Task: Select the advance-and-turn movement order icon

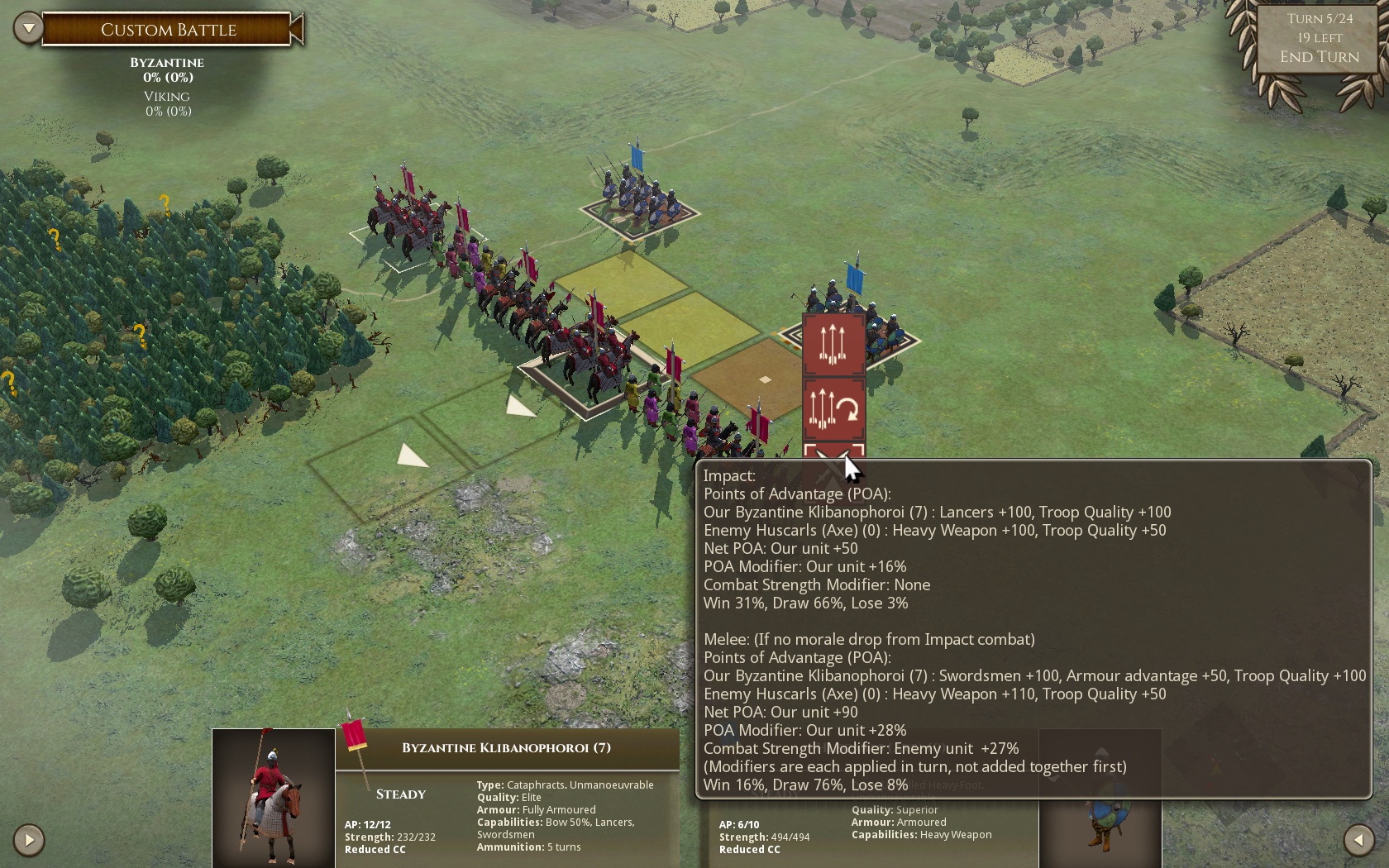Action: coord(833,408)
